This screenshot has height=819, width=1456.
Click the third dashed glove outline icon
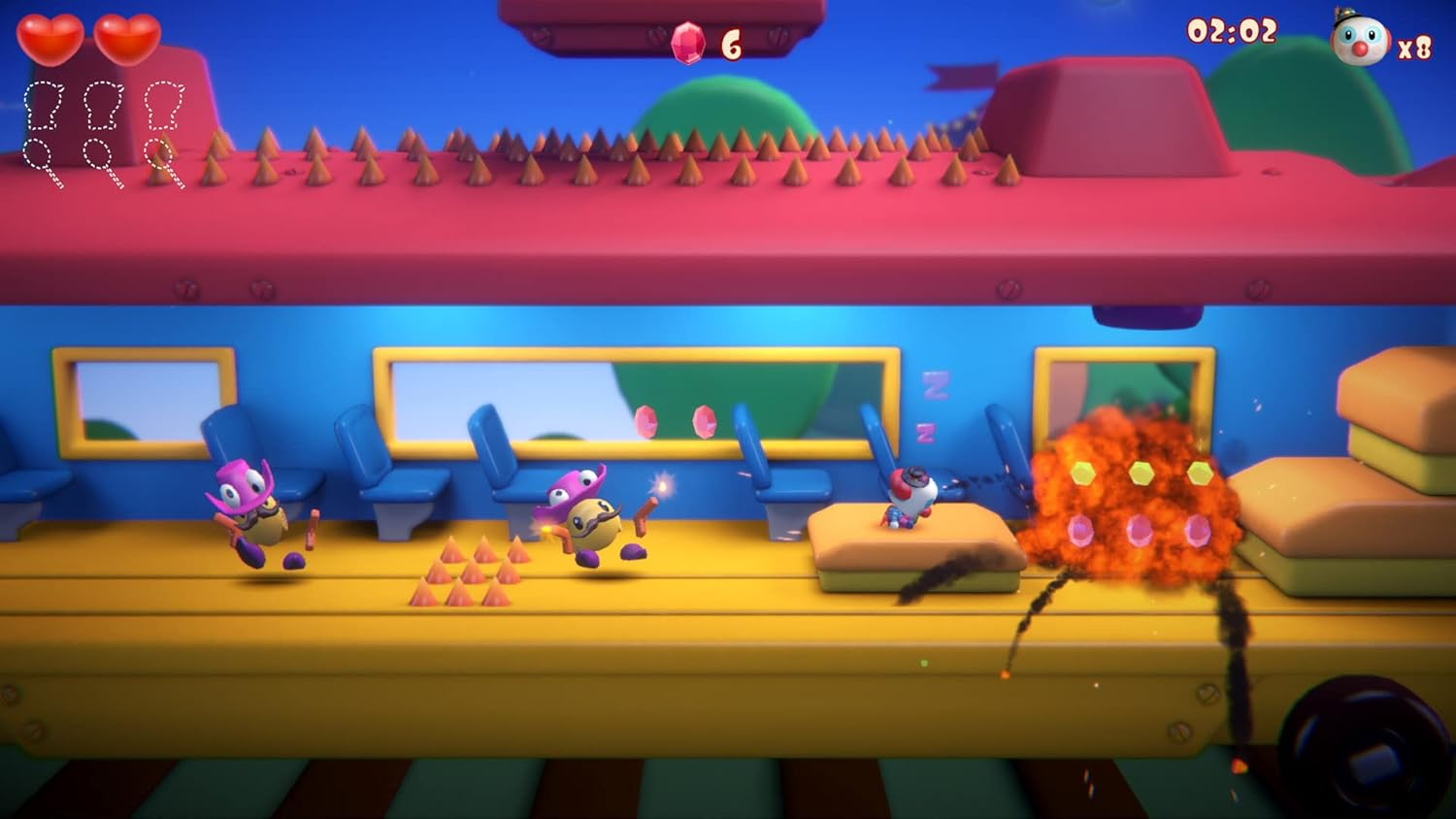click(163, 104)
